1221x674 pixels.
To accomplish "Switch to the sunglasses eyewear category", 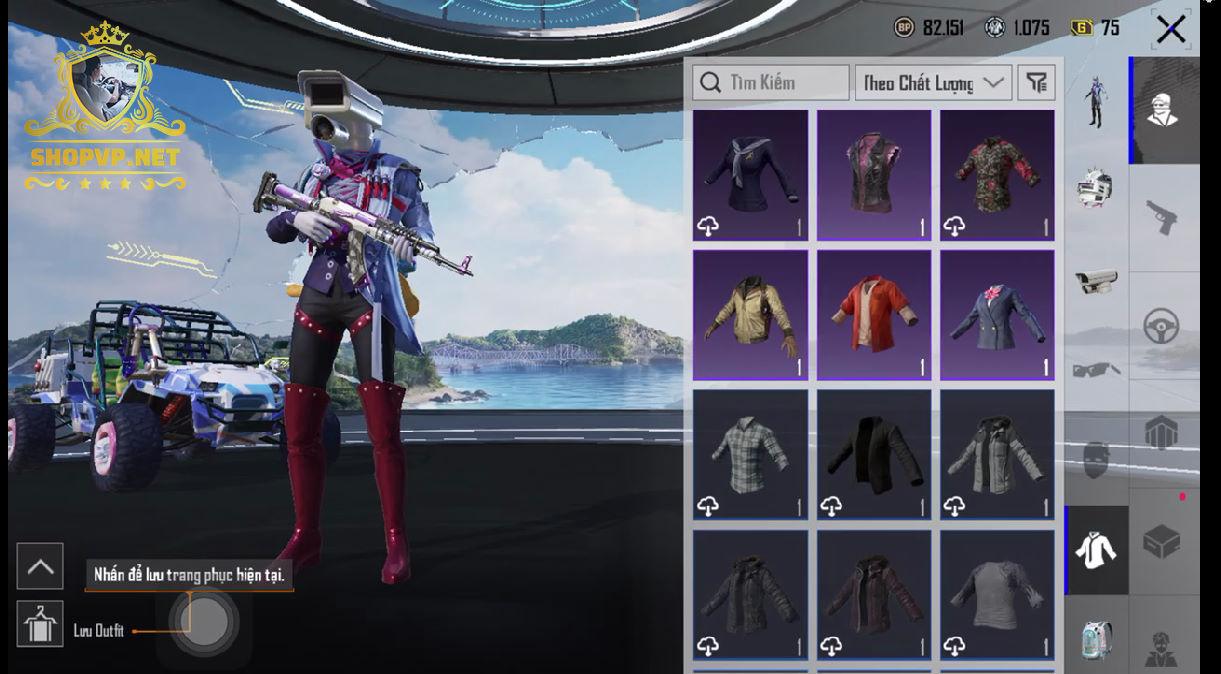I will click(1096, 370).
